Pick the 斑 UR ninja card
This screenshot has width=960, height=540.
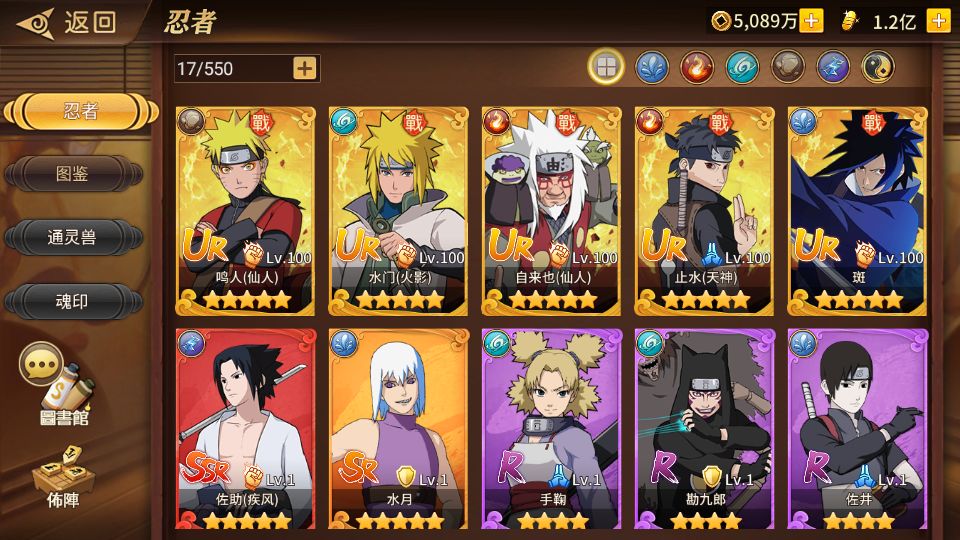point(858,210)
